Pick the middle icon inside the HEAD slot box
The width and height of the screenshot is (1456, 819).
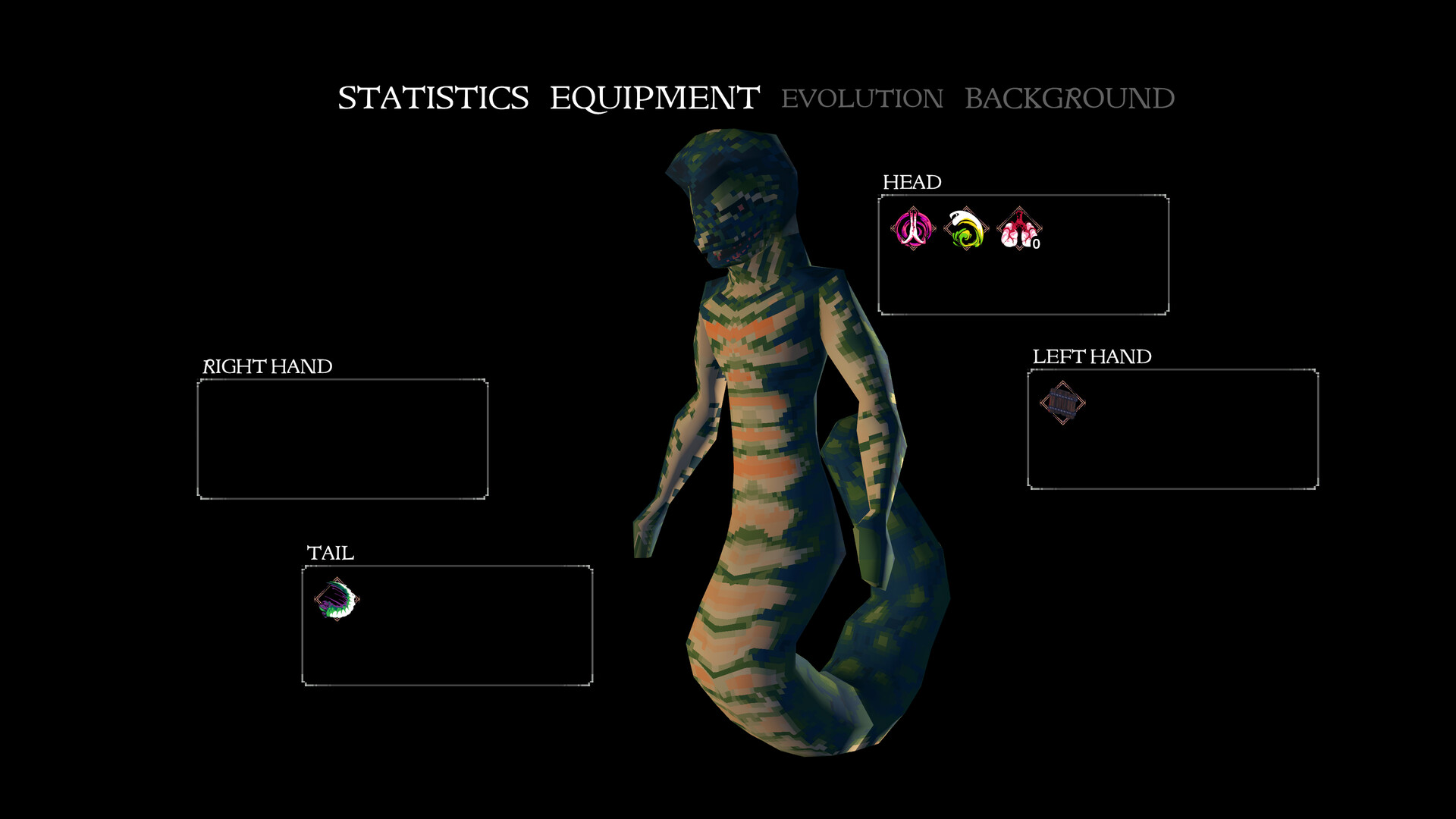coord(965,227)
